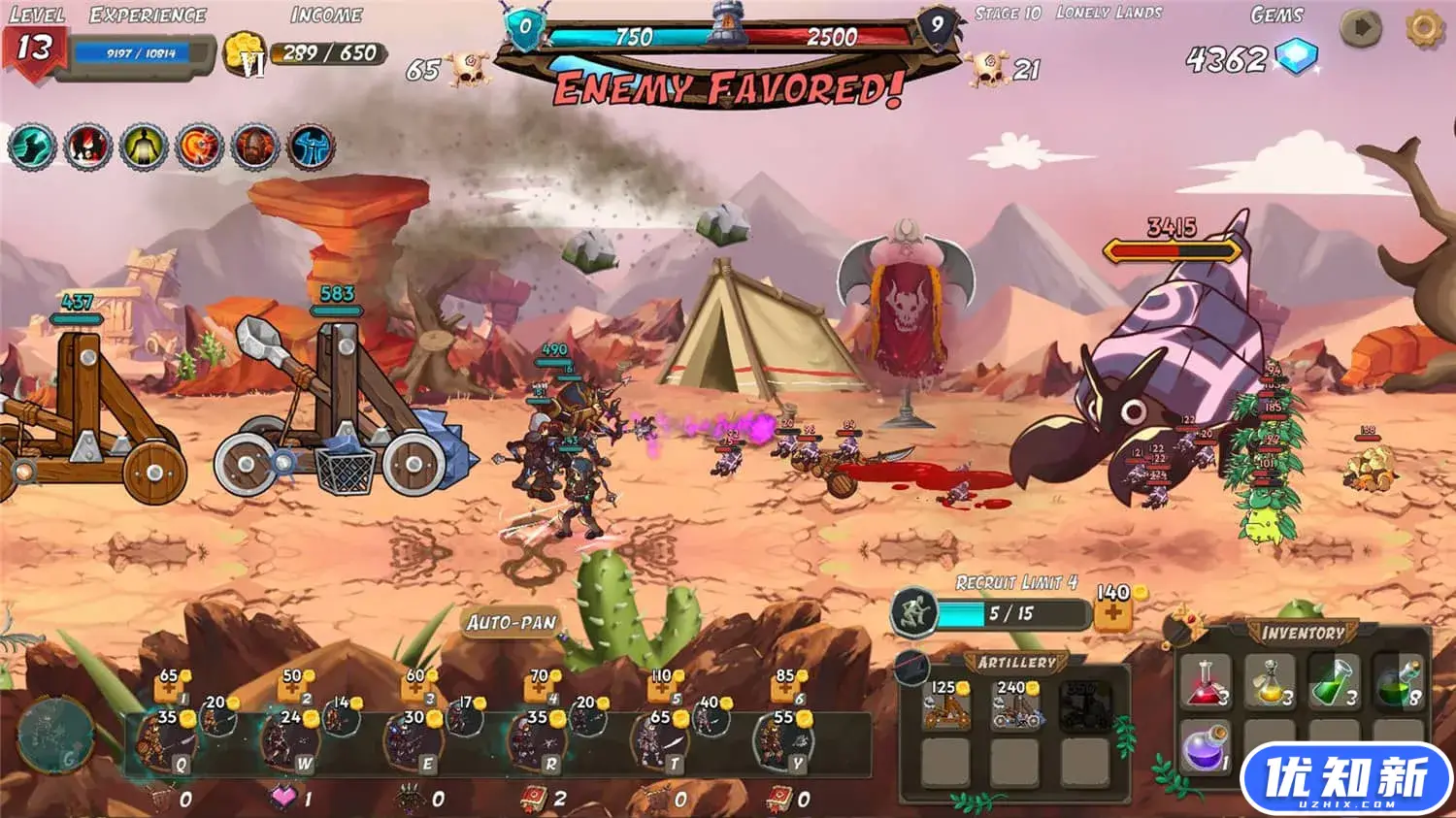Activate the glowing yellow silhouette ability
Screen dimensions: 1456x818
144,147
